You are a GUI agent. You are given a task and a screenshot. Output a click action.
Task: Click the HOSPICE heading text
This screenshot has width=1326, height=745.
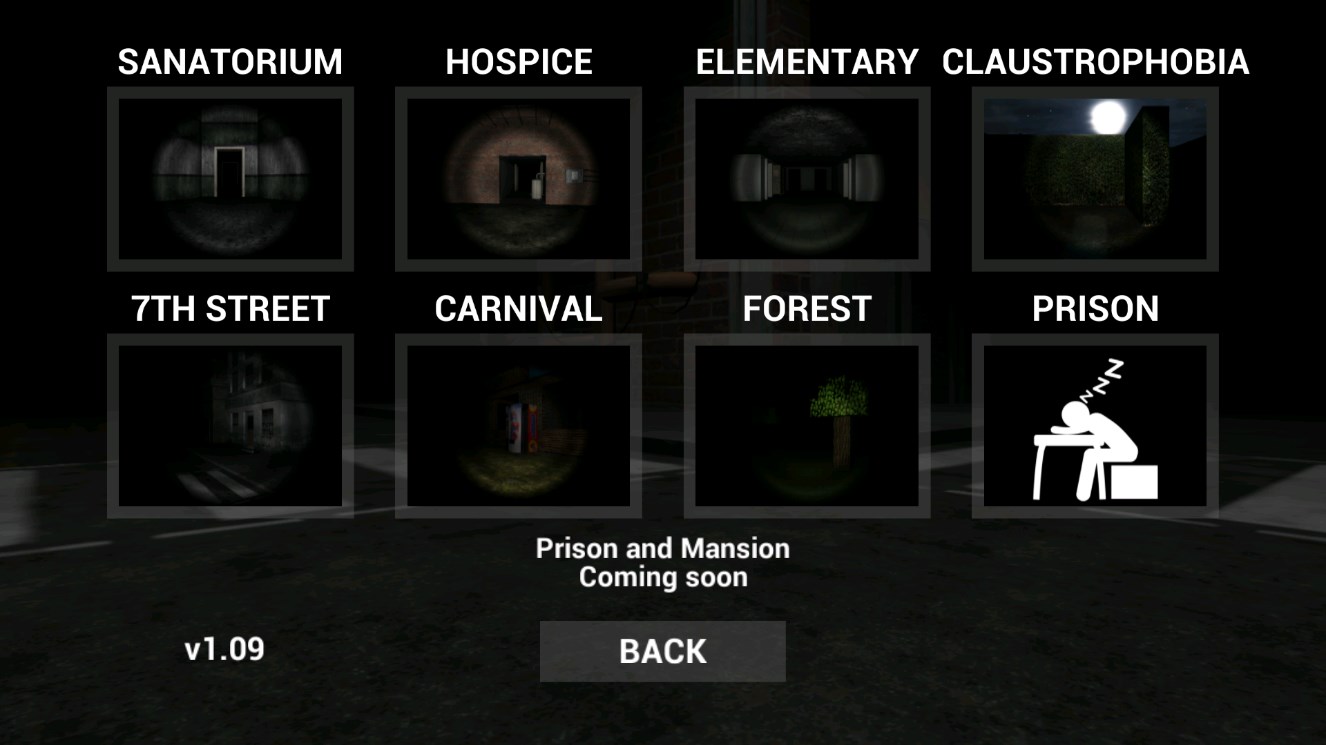tap(518, 62)
